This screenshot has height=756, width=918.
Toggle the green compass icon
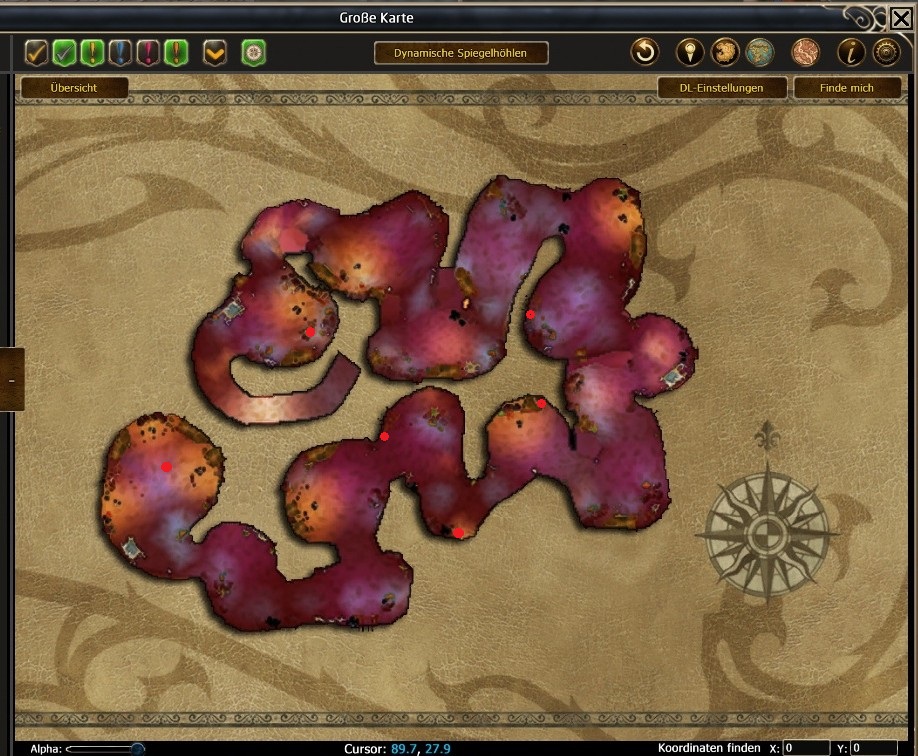pos(253,52)
